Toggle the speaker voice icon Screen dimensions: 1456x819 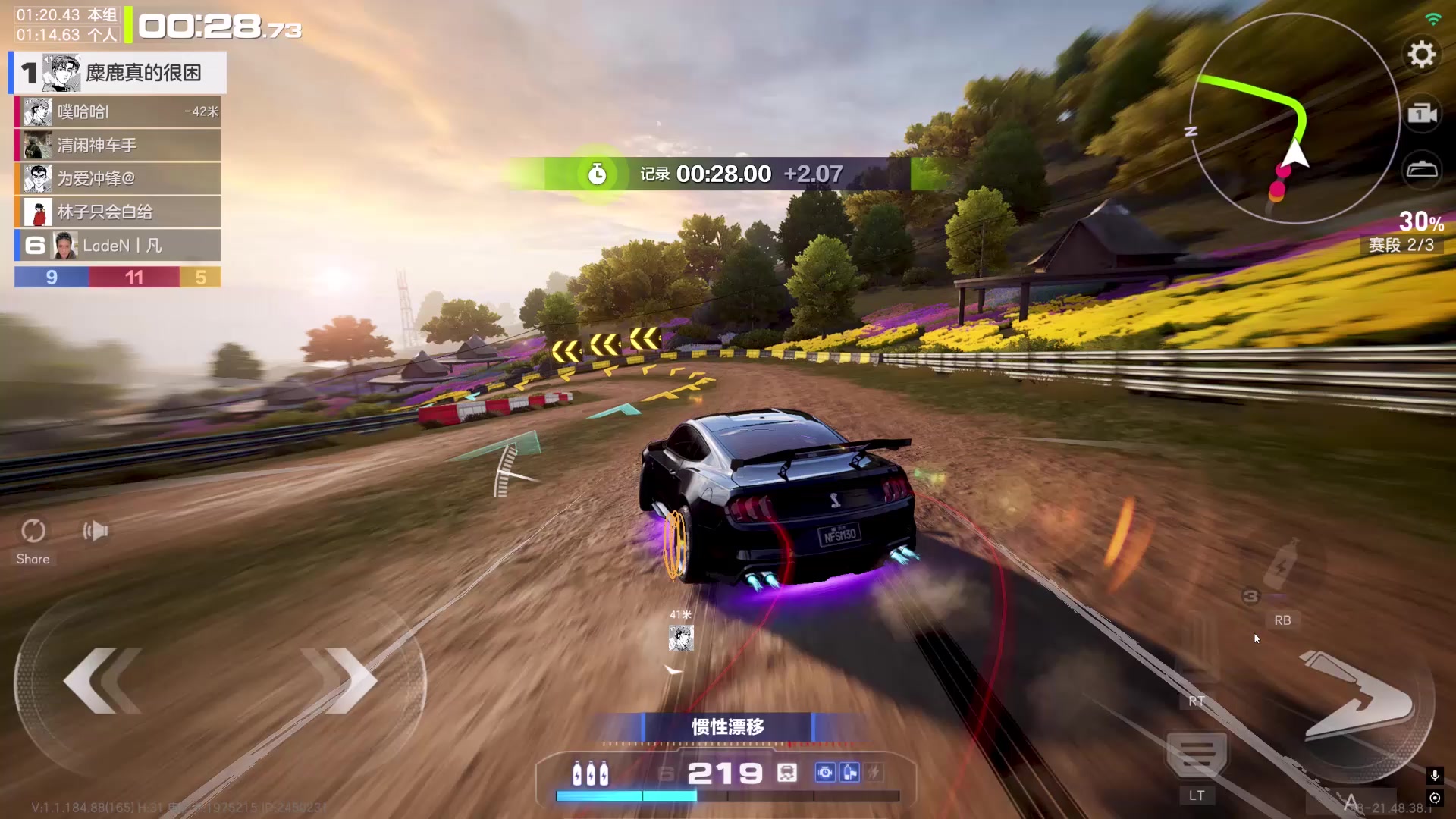pyautogui.click(x=96, y=531)
